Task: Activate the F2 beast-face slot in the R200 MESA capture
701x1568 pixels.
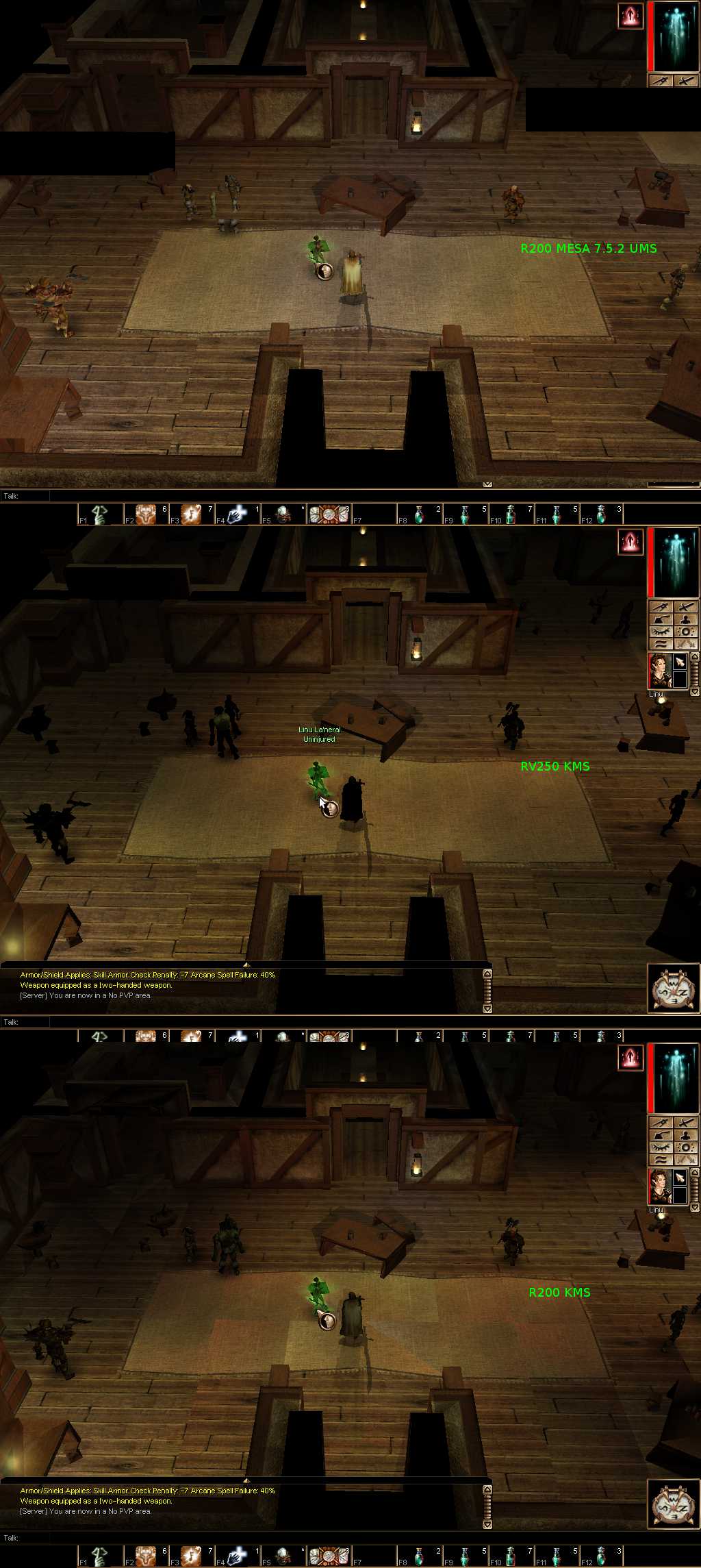Action: 146,514
